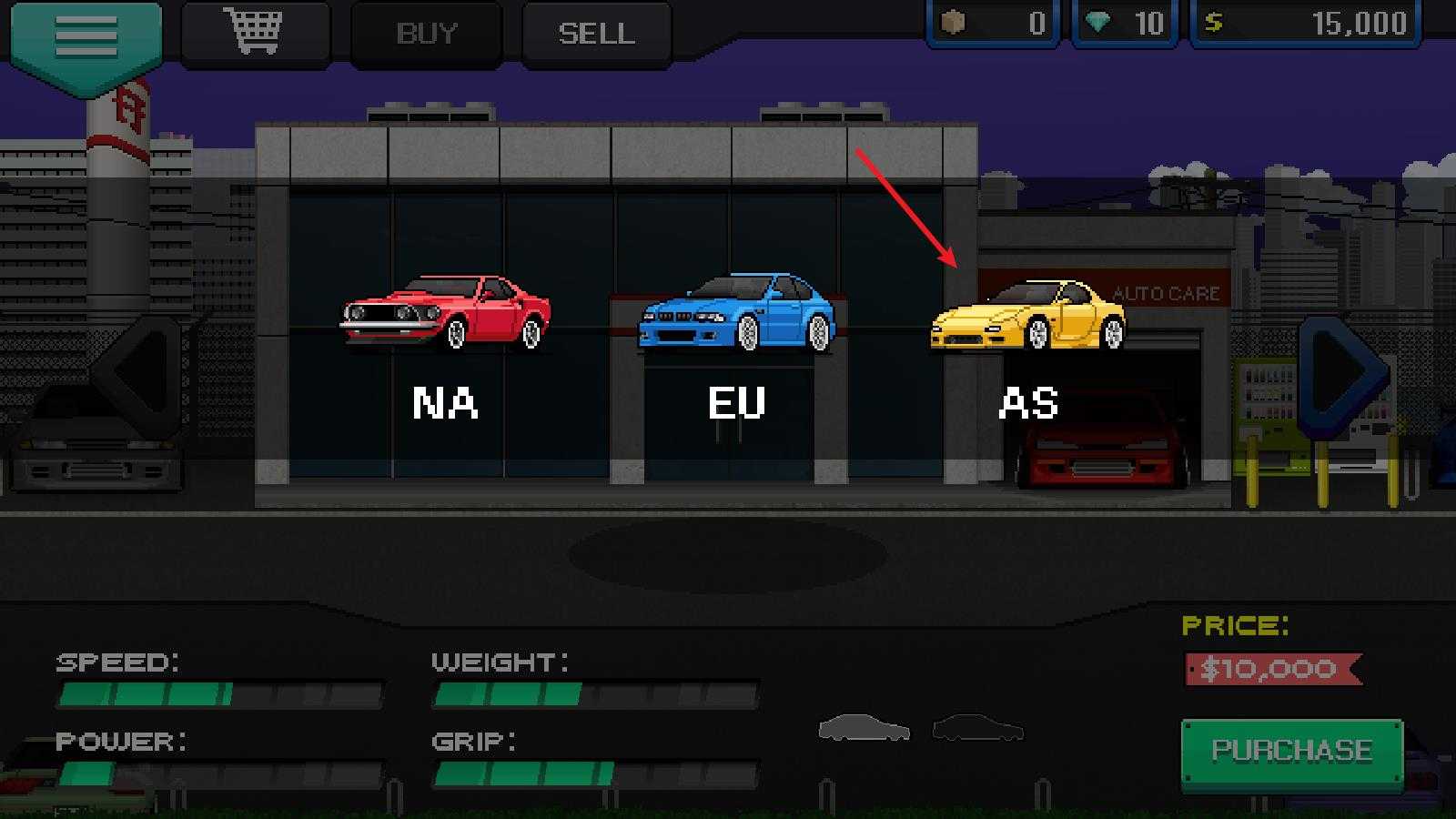Show the next car with right arrow

coord(1342,373)
